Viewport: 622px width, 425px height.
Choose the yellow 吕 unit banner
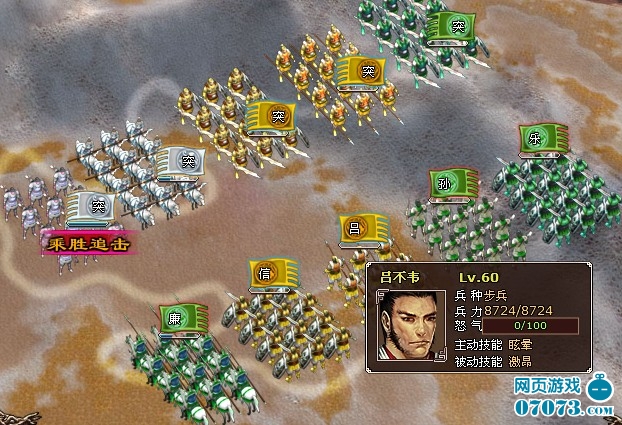[x=361, y=229]
